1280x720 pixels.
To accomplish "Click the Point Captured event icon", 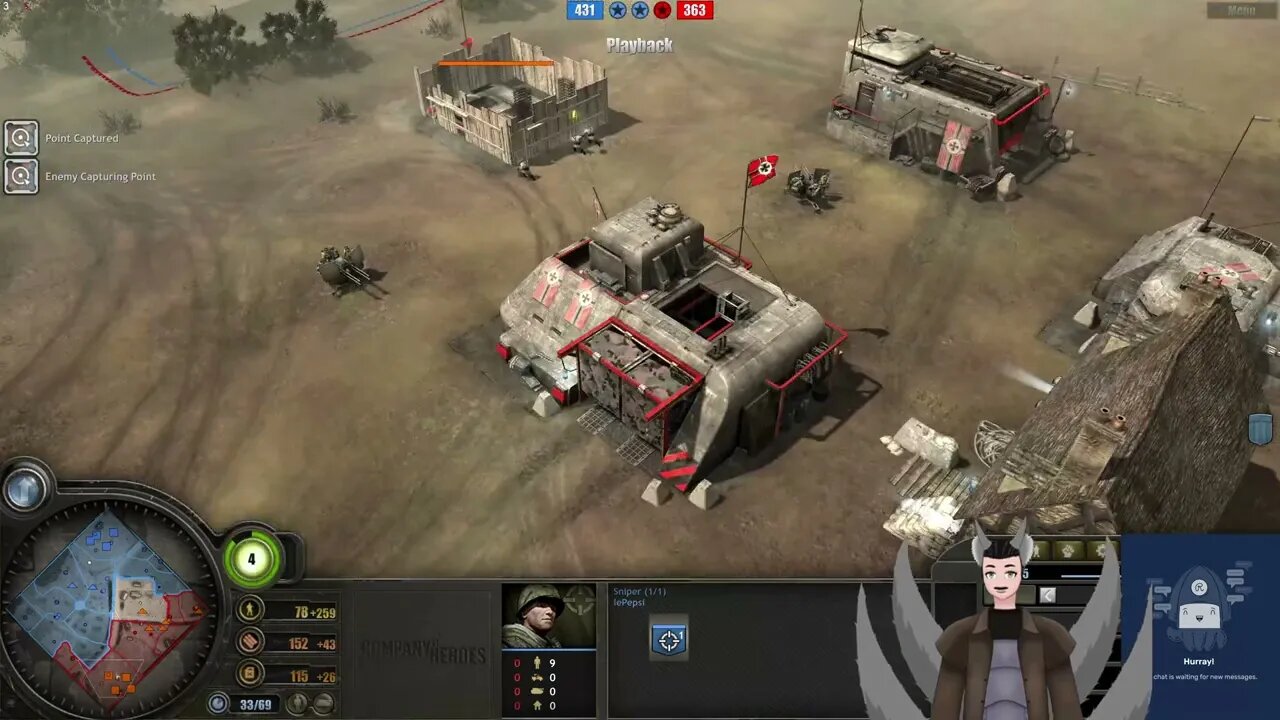I will click(20, 137).
